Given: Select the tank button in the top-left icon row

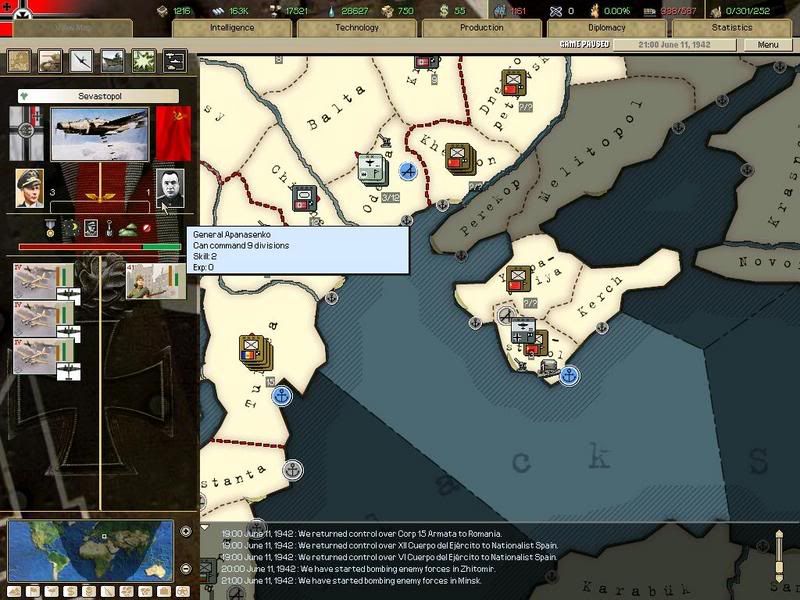Looking at the screenshot, I should tap(113, 61).
